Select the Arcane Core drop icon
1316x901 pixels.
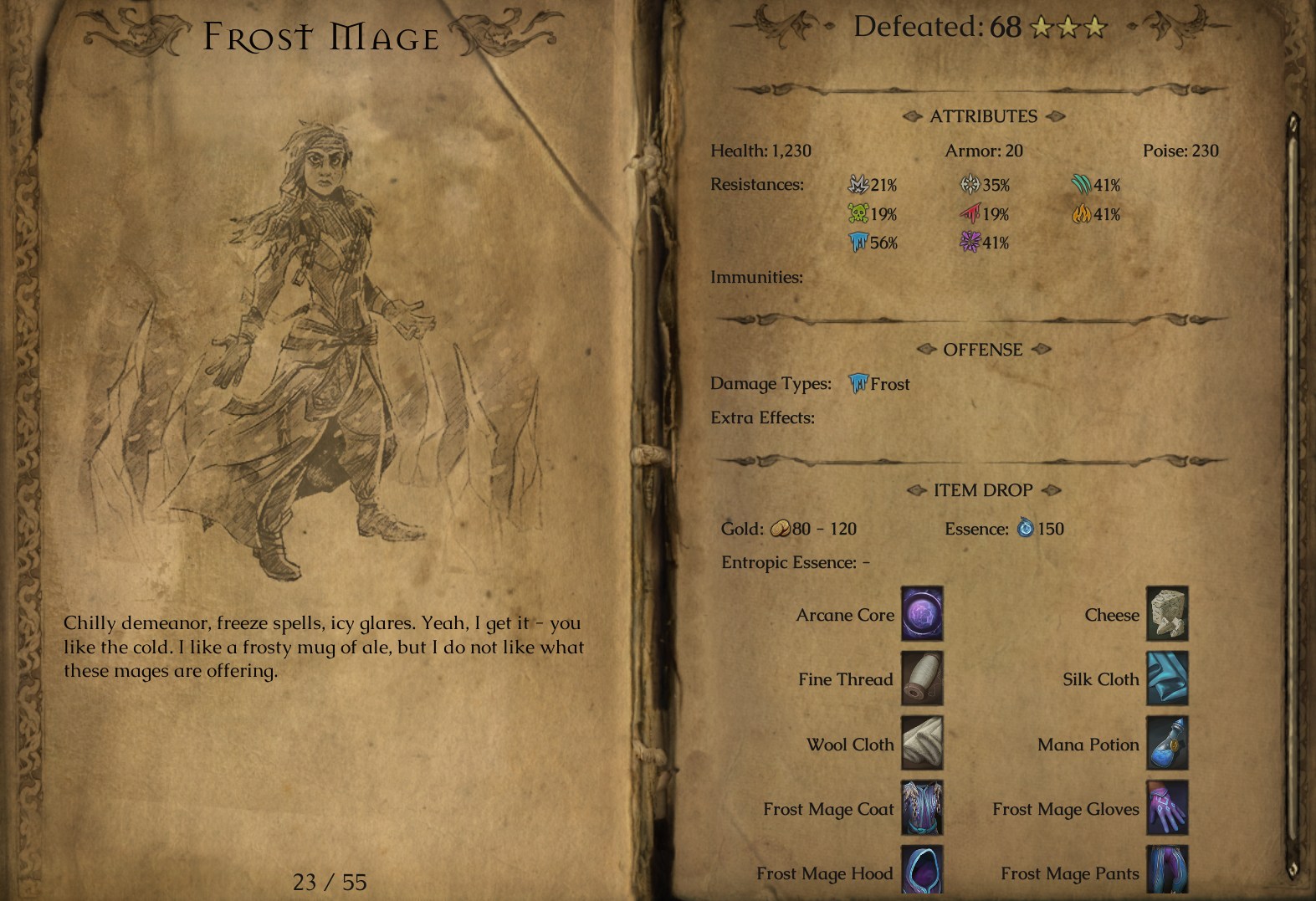pyautogui.click(x=922, y=614)
